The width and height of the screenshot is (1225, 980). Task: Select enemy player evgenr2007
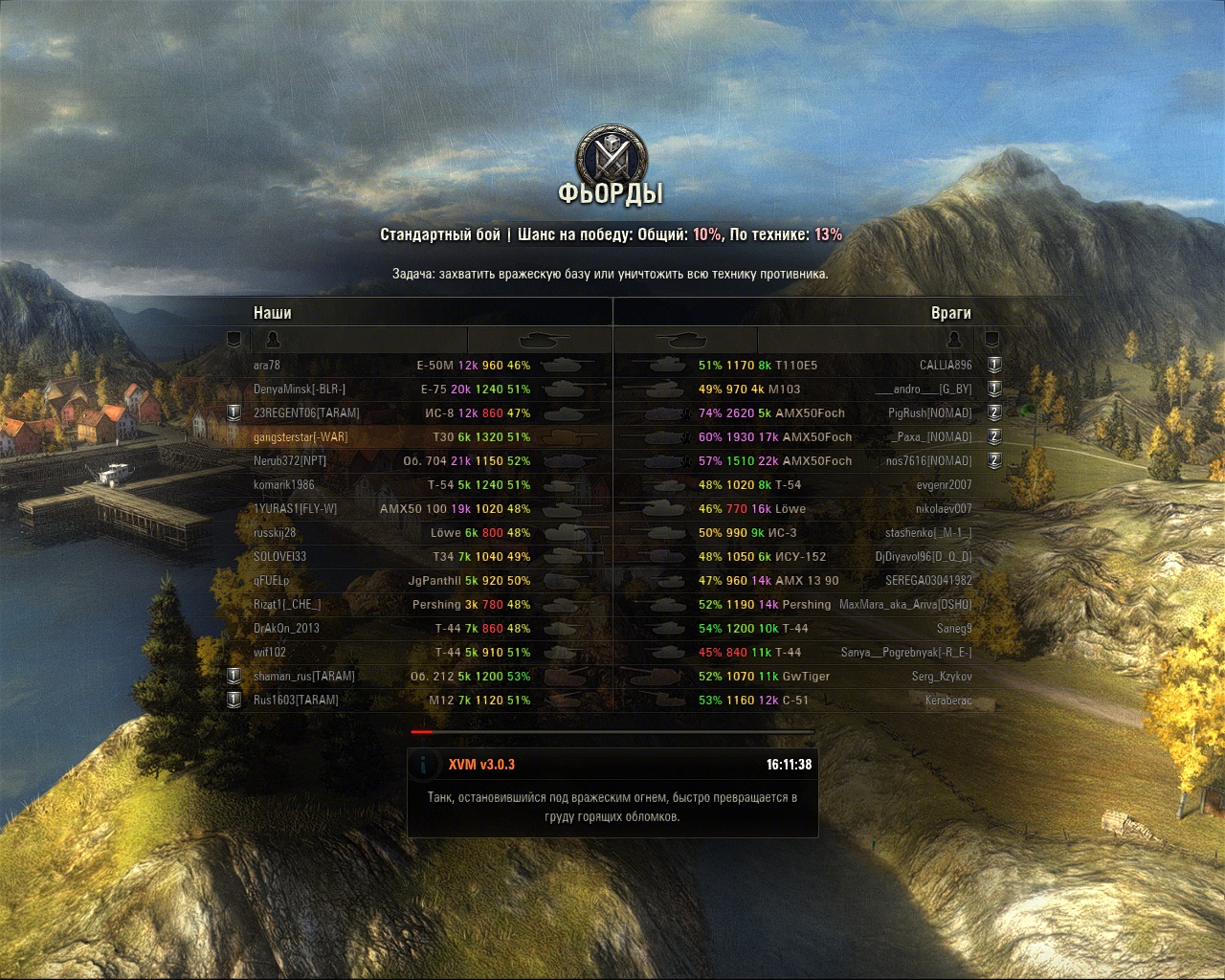coord(944,485)
